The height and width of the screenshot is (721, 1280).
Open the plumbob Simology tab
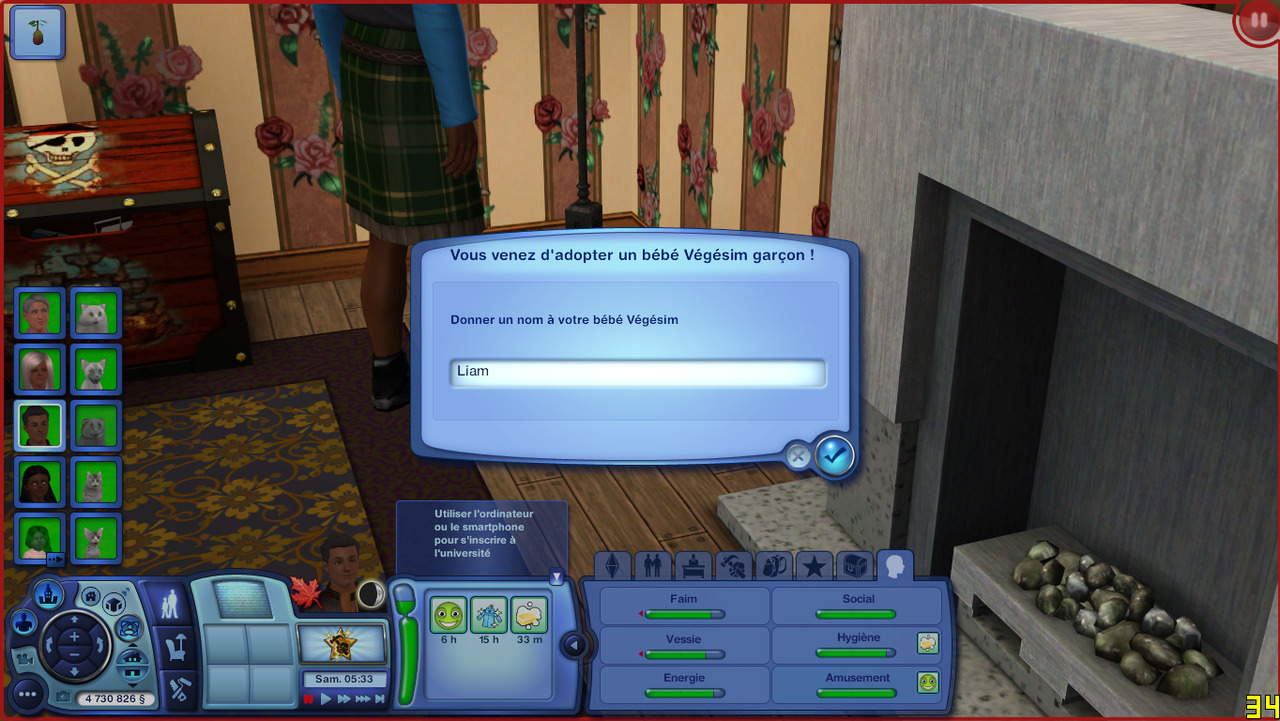tap(613, 567)
